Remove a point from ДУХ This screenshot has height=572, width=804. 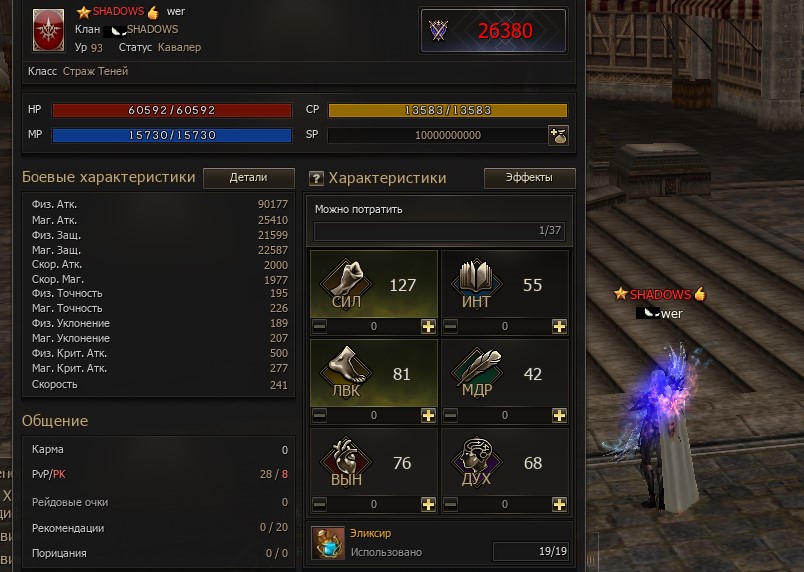pyautogui.click(x=450, y=504)
